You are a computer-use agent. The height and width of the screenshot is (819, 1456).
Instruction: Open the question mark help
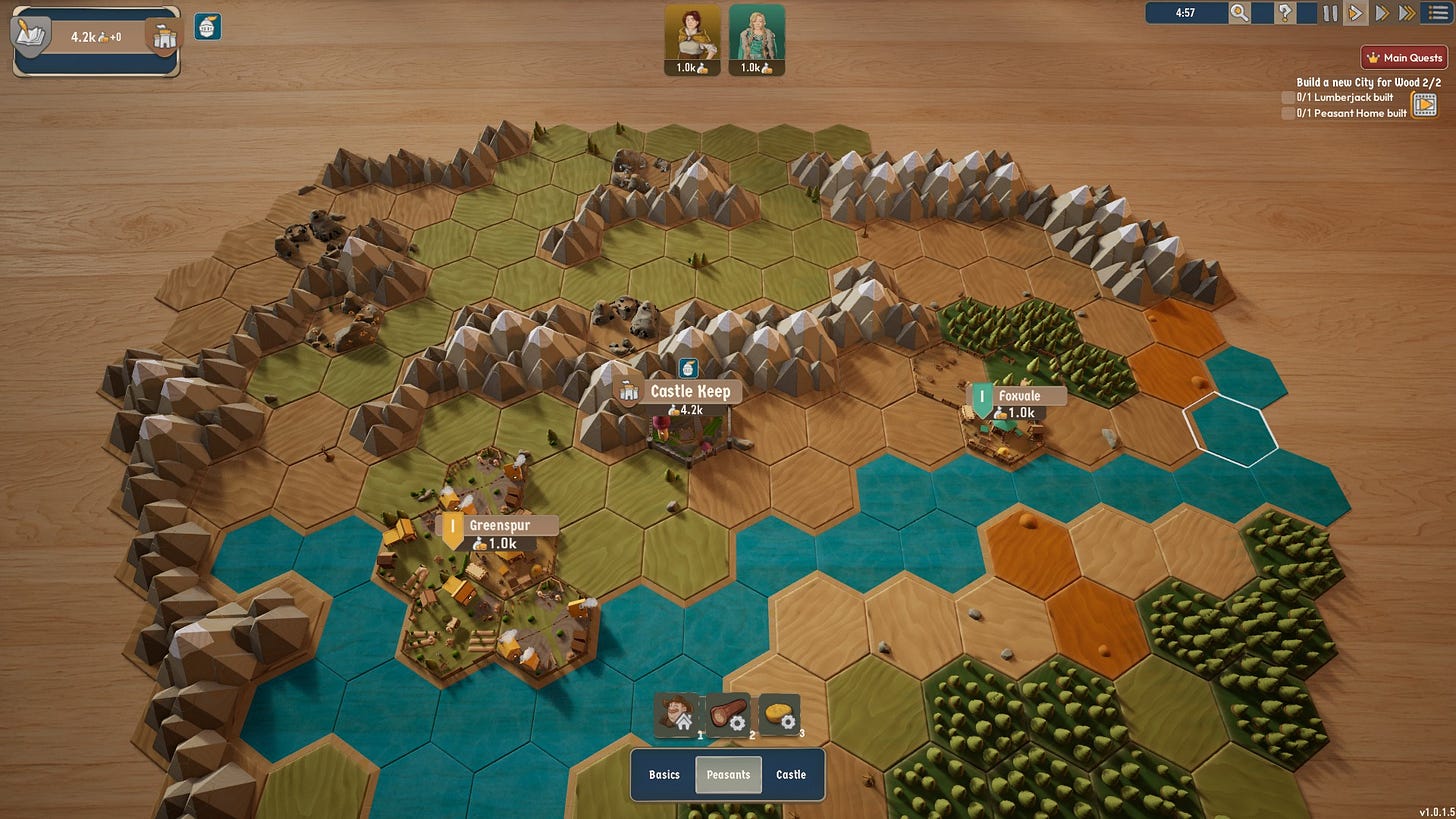click(1286, 13)
